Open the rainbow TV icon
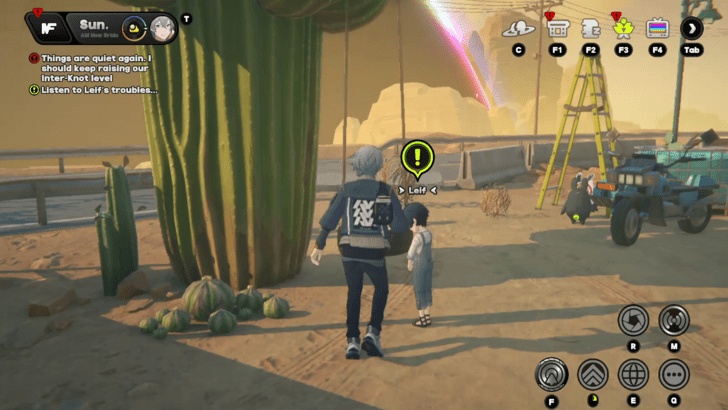 coord(657,28)
